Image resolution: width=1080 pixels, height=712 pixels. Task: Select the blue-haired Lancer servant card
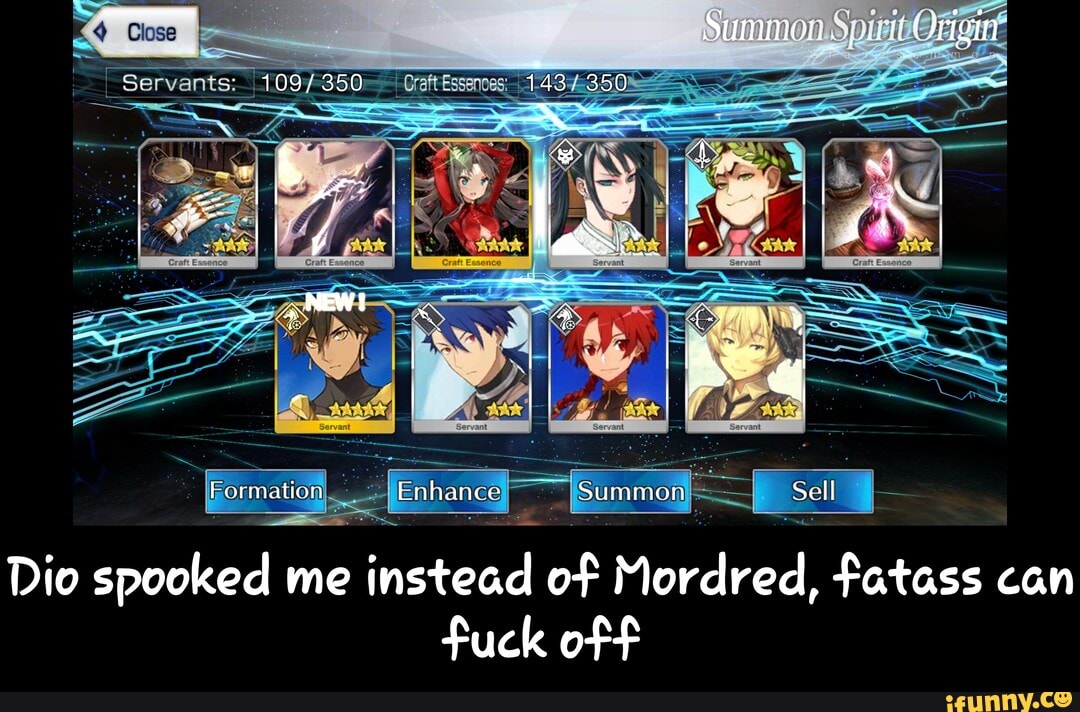(471, 368)
